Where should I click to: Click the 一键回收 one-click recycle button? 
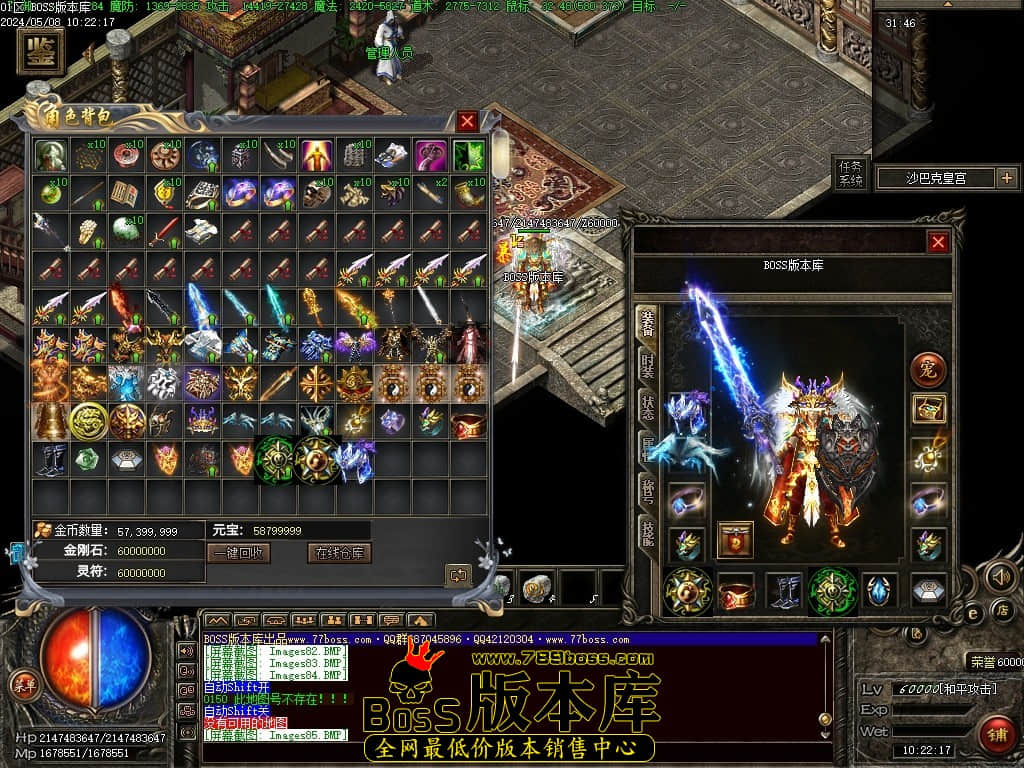(x=238, y=553)
